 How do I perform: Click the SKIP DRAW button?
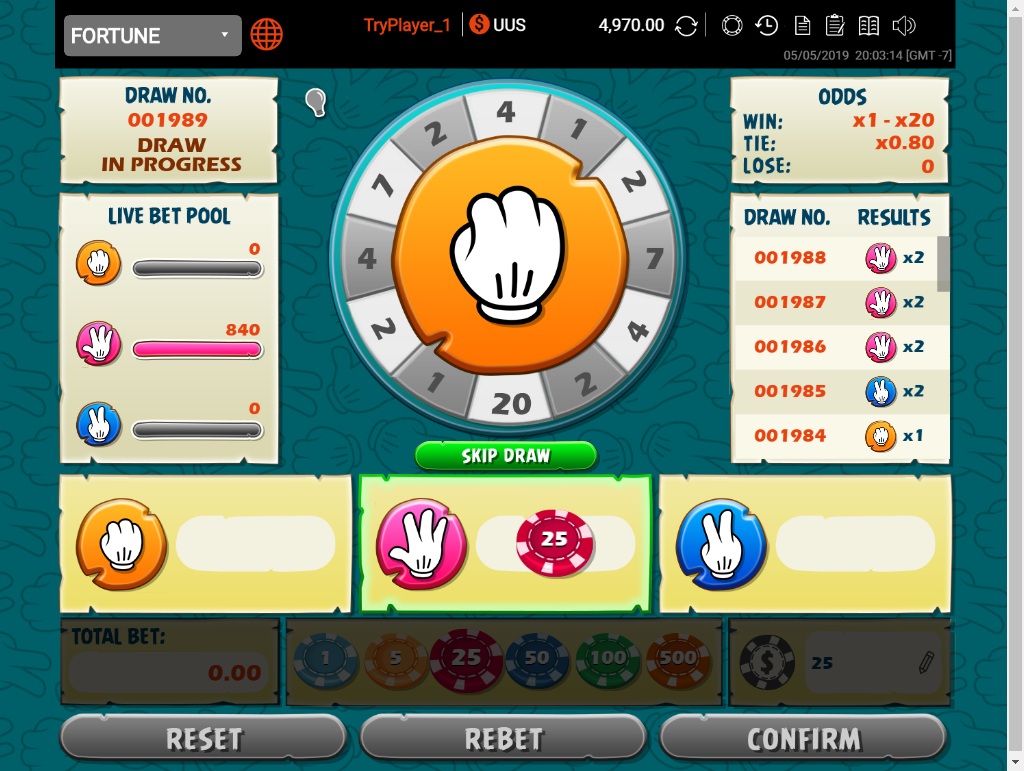(506, 456)
